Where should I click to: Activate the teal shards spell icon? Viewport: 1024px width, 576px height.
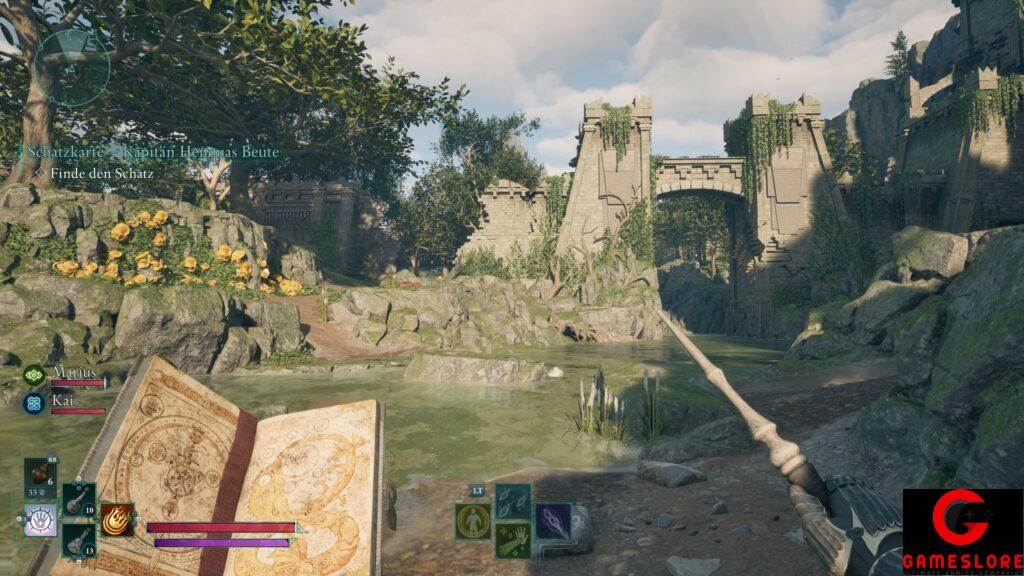coord(513,501)
